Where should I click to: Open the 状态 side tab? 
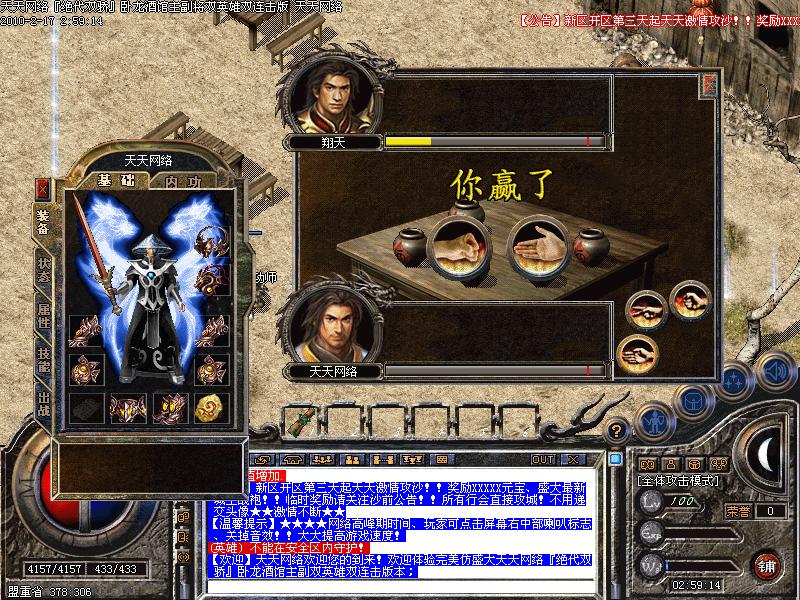coord(44,268)
